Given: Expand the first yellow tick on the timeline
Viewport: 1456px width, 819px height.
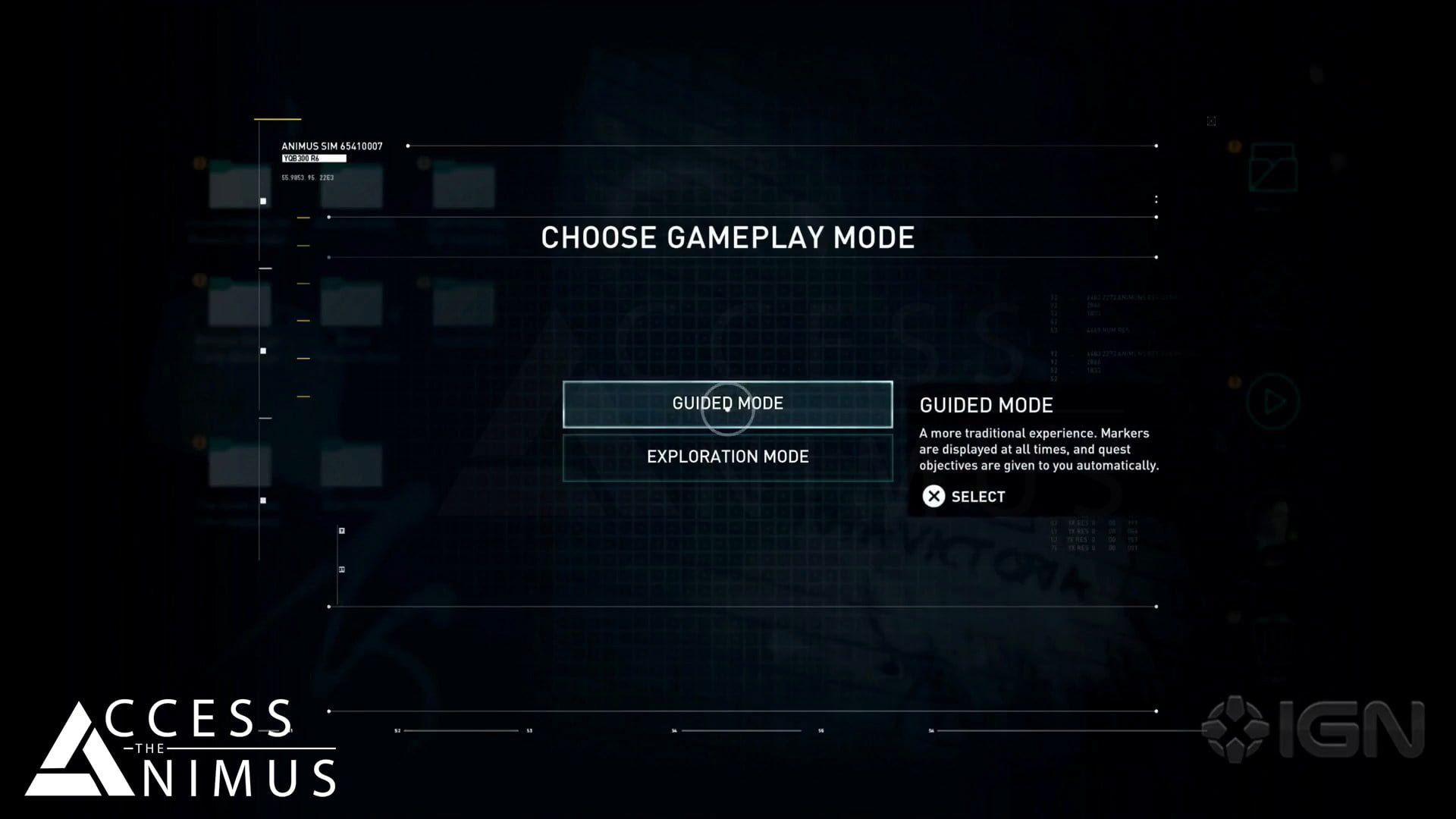Looking at the screenshot, I should 303,215.
